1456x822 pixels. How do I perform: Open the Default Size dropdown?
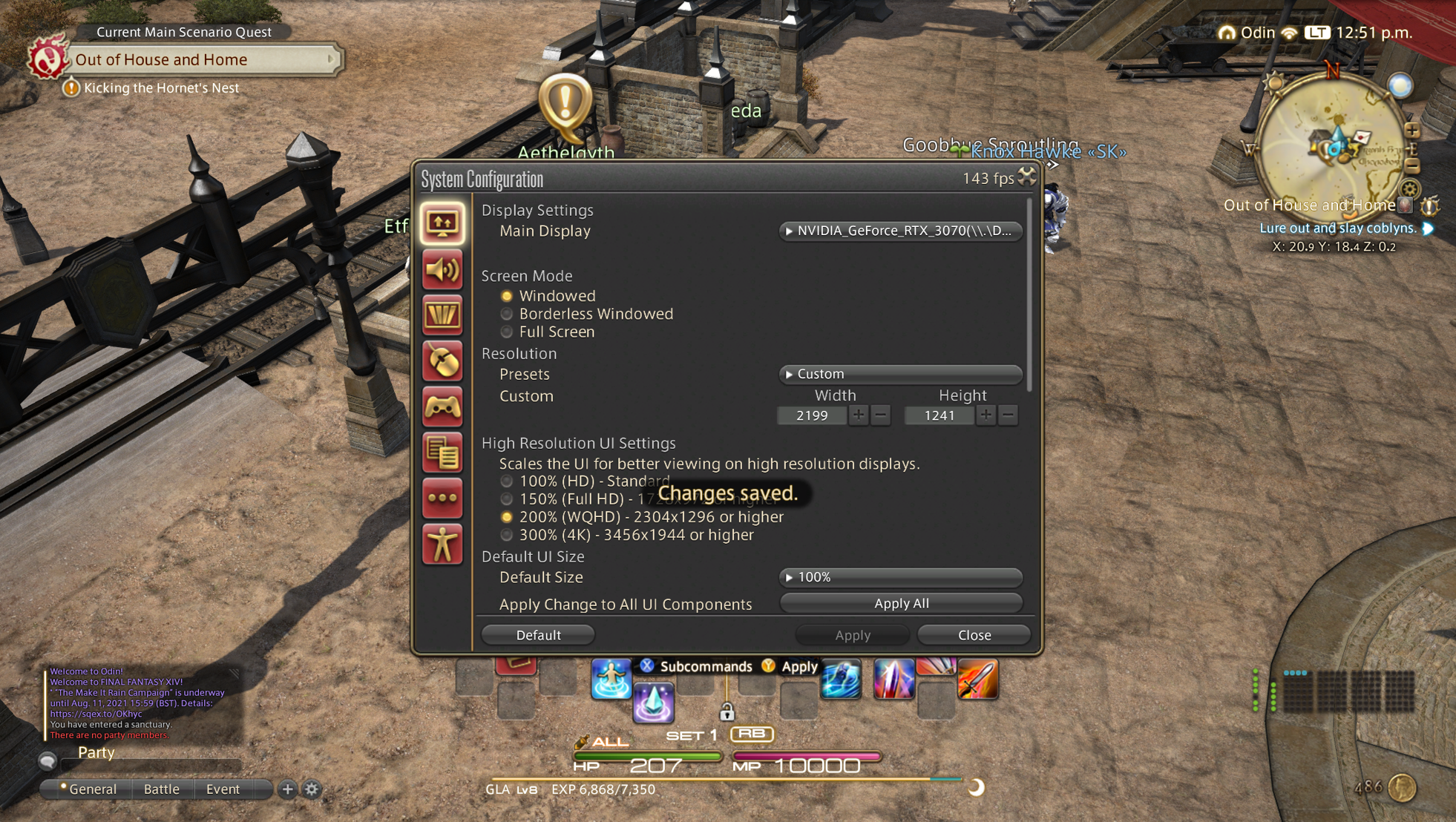click(x=900, y=577)
